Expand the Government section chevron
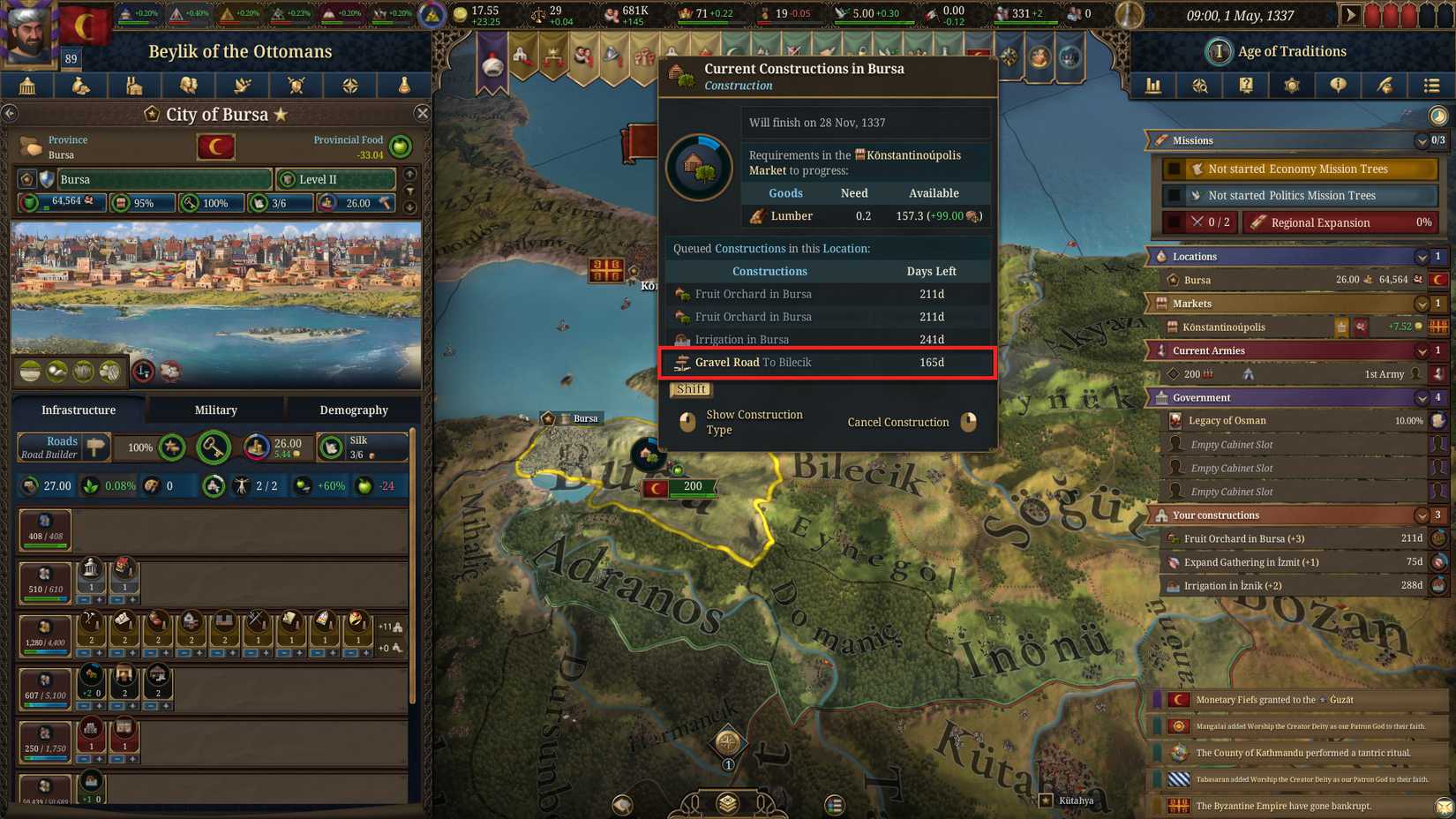This screenshot has height=819, width=1456. pos(1421,397)
